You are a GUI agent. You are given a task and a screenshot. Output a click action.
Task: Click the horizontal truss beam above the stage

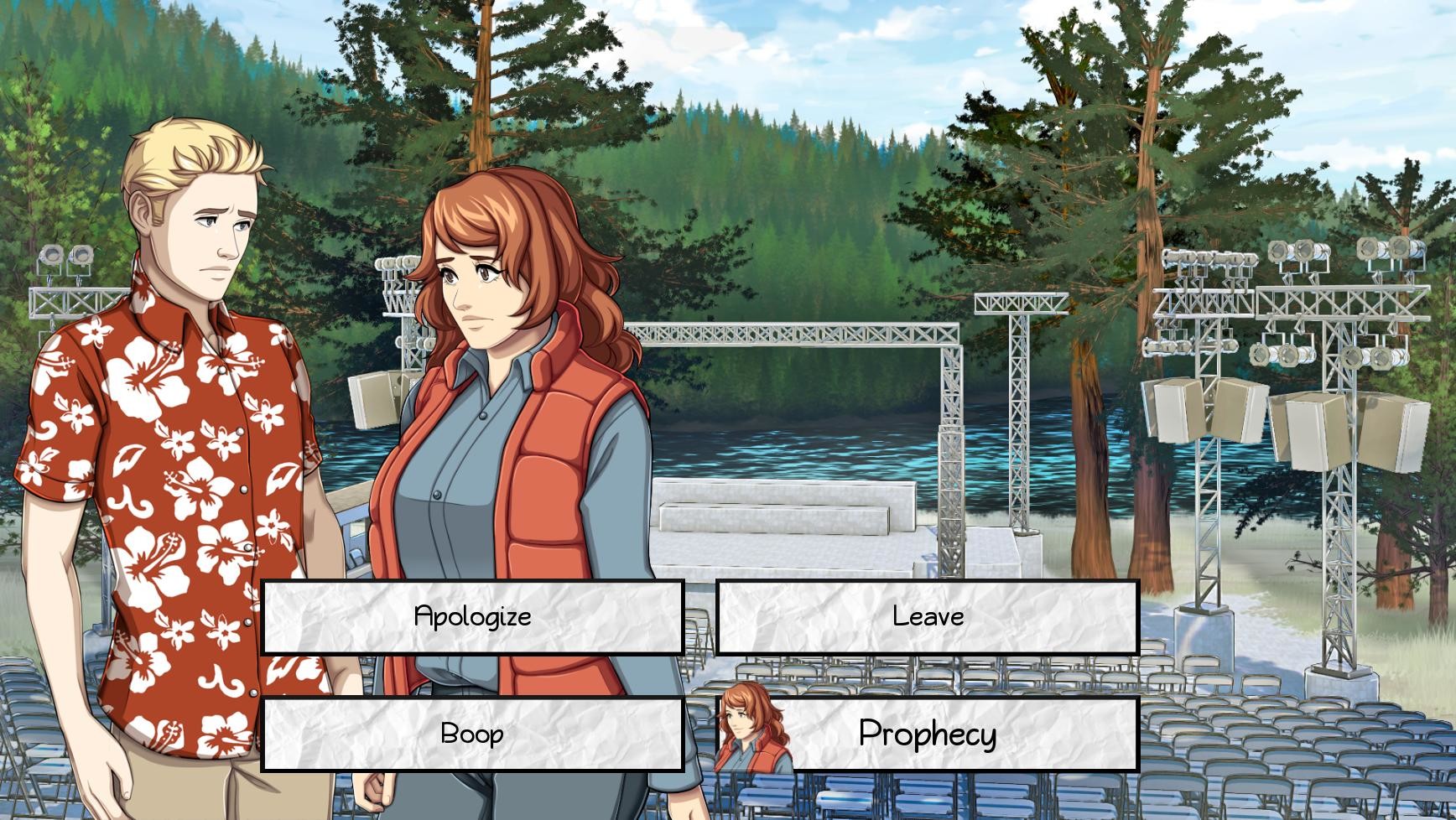797,335
